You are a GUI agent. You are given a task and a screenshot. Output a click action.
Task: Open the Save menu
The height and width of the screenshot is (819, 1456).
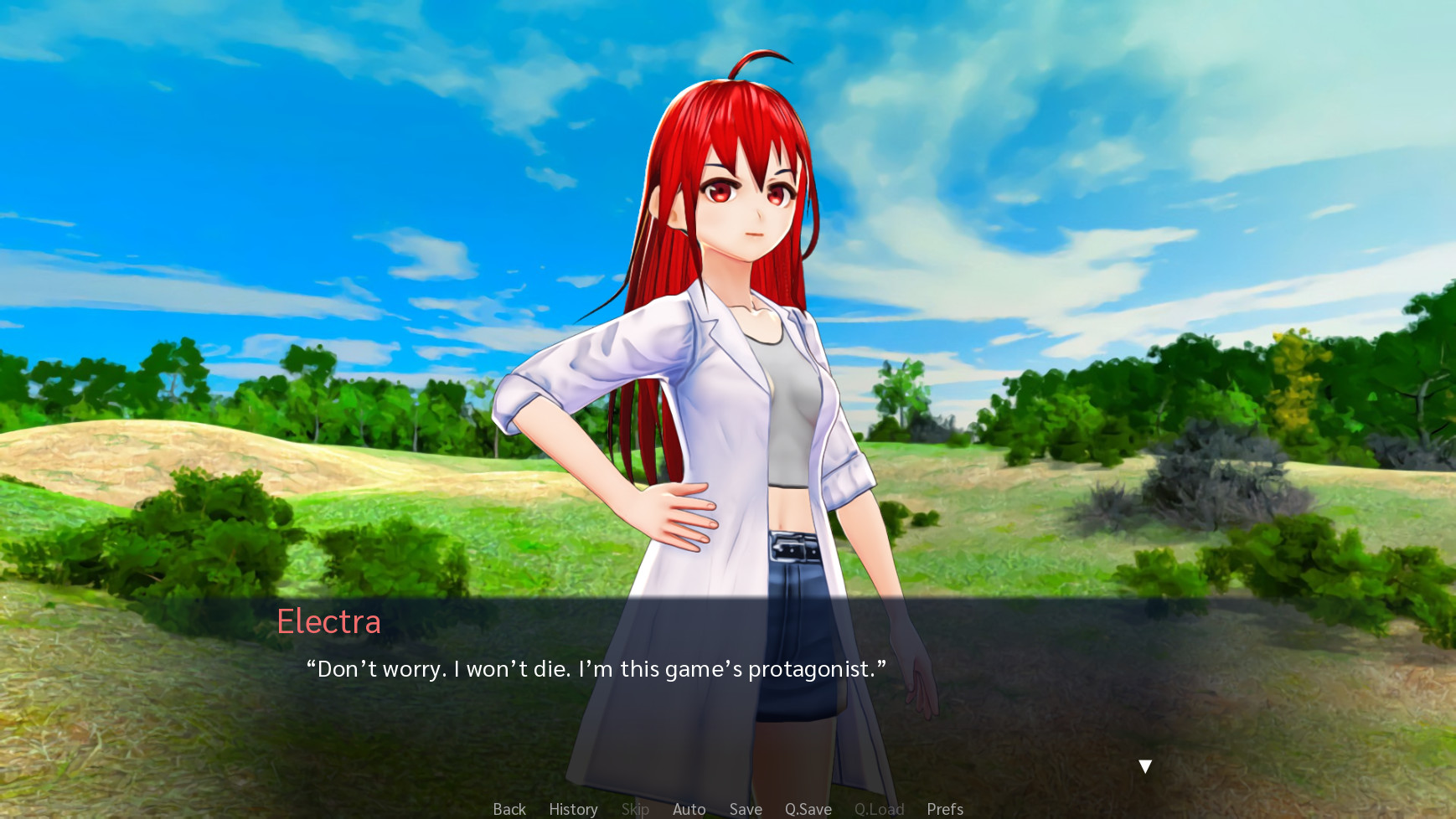746,809
